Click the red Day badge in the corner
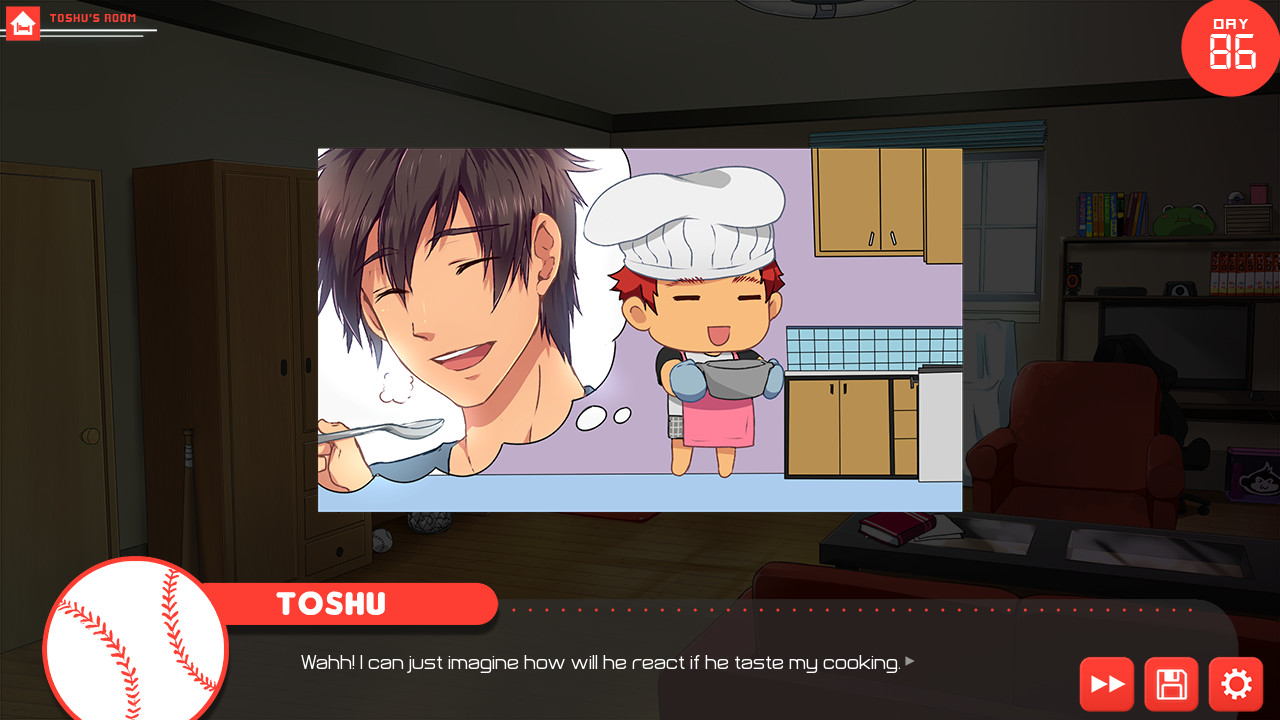Viewport: 1280px width, 720px height. pos(1230,47)
